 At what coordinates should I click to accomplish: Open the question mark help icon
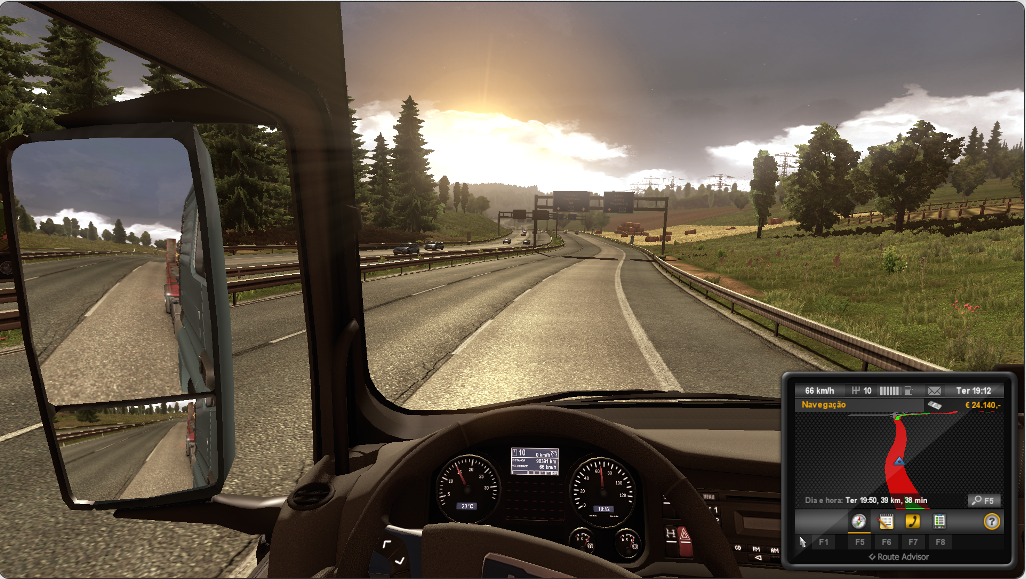point(991,521)
